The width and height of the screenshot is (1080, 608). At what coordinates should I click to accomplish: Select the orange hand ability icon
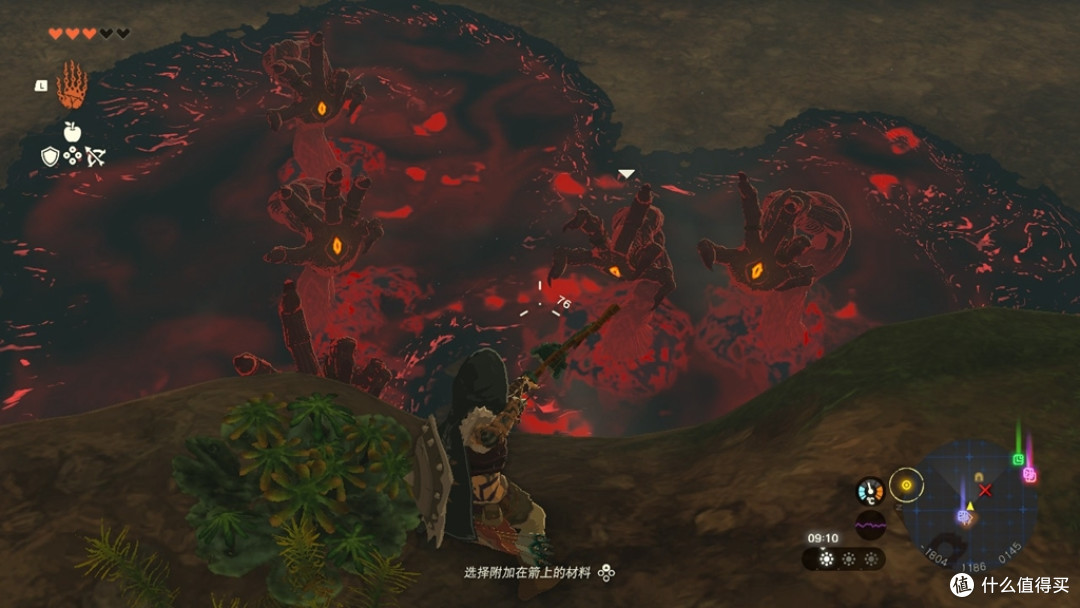click(x=72, y=85)
